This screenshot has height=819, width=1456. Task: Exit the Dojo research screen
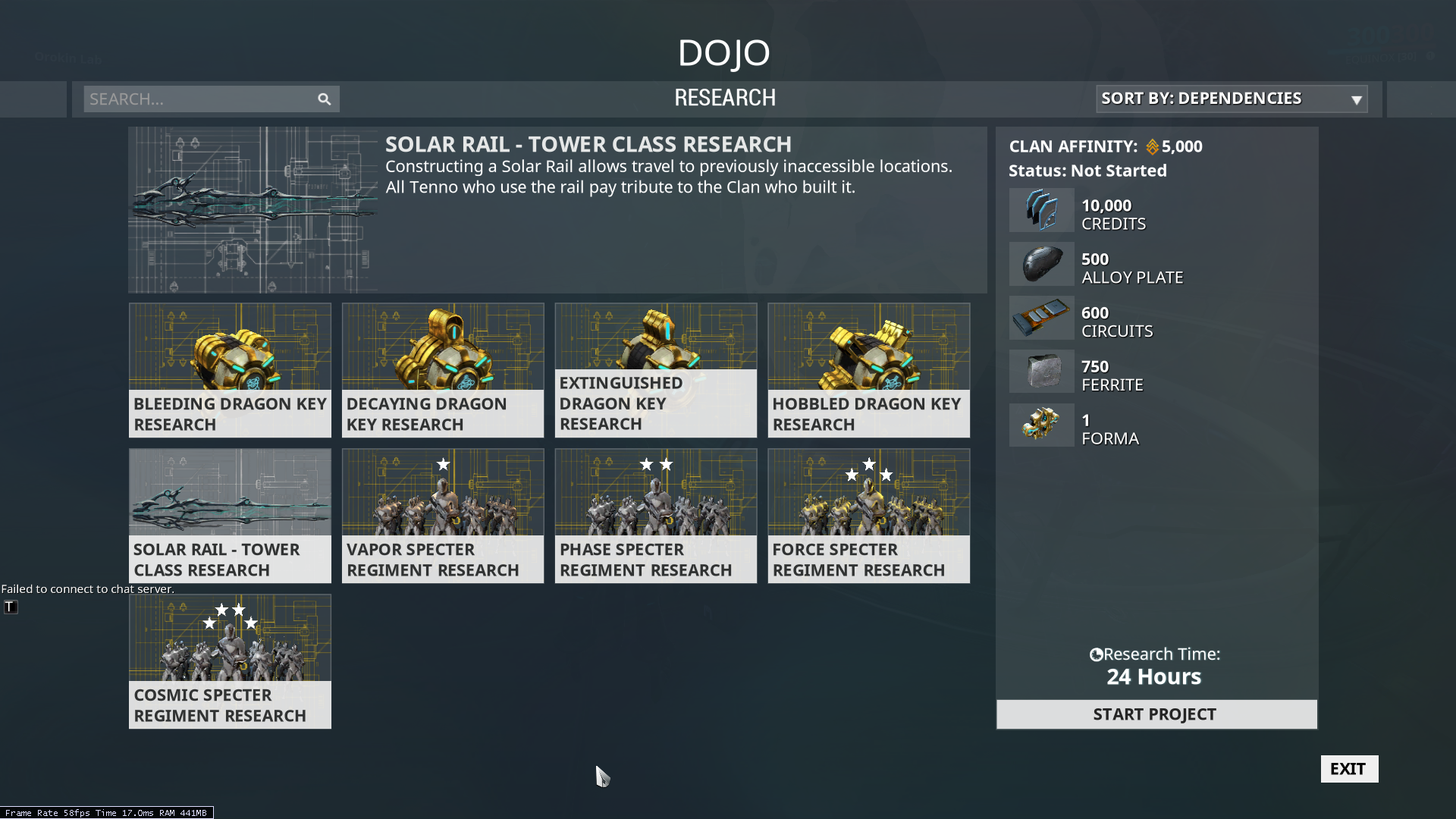1349,769
